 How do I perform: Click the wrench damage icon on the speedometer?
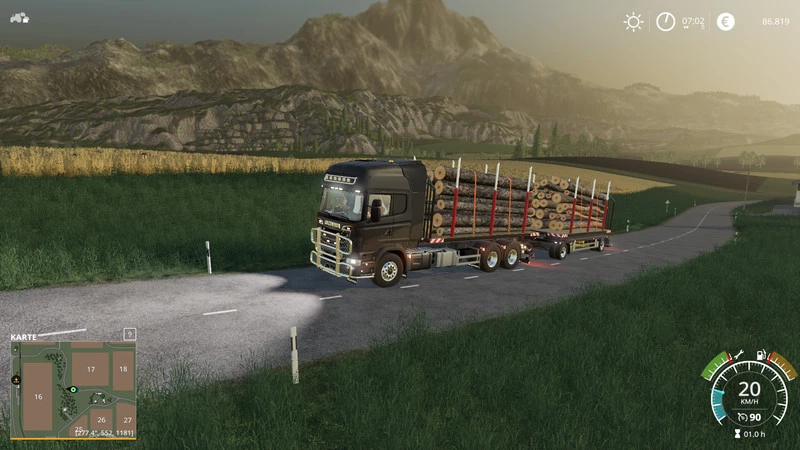[x=738, y=355]
